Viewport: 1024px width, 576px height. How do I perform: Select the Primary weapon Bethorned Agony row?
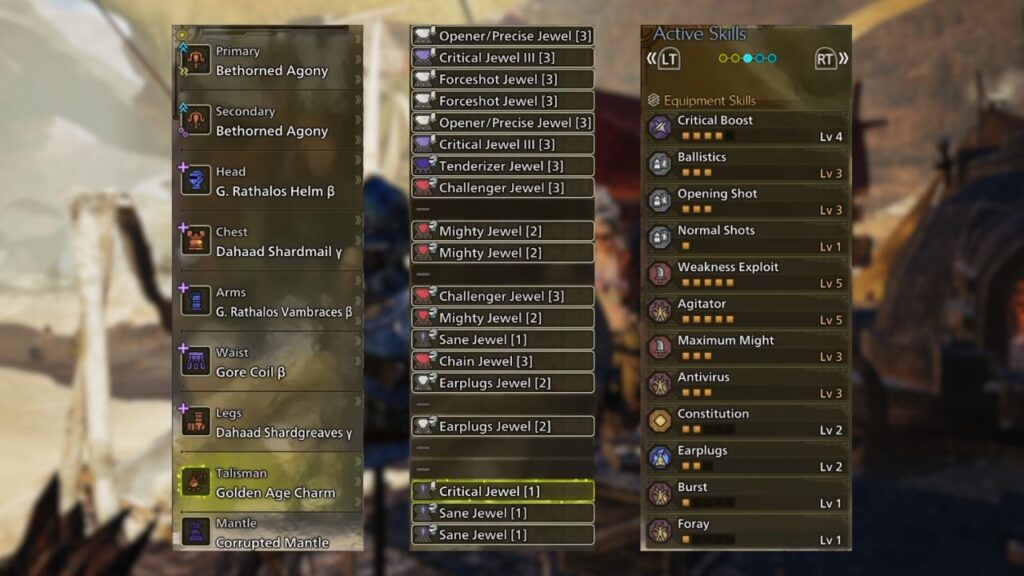pyautogui.click(x=268, y=62)
